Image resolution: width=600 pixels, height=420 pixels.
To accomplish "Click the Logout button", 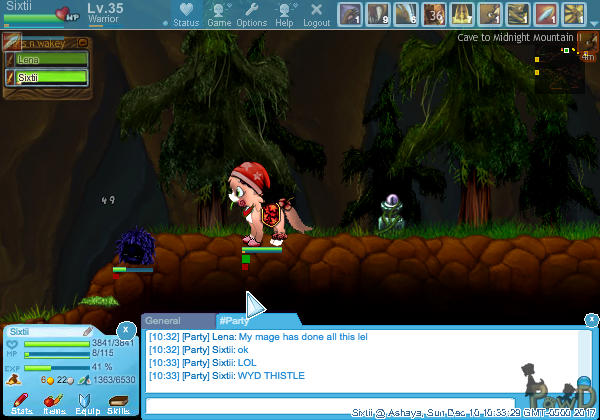I will [x=316, y=14].
